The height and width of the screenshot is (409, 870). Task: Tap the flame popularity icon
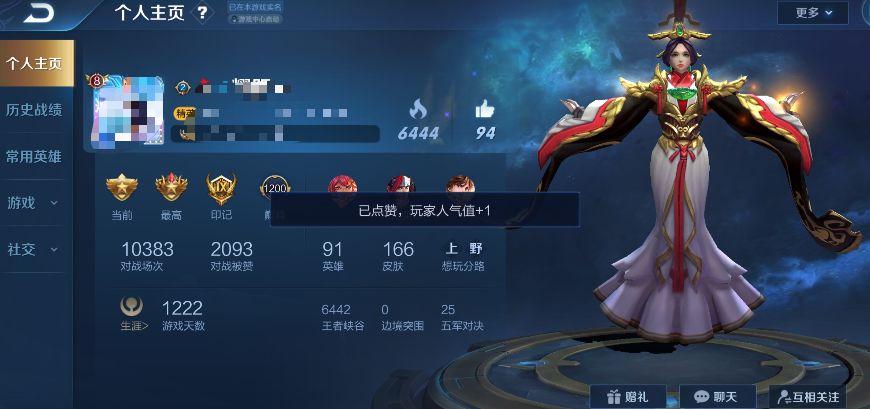[418, 109]
